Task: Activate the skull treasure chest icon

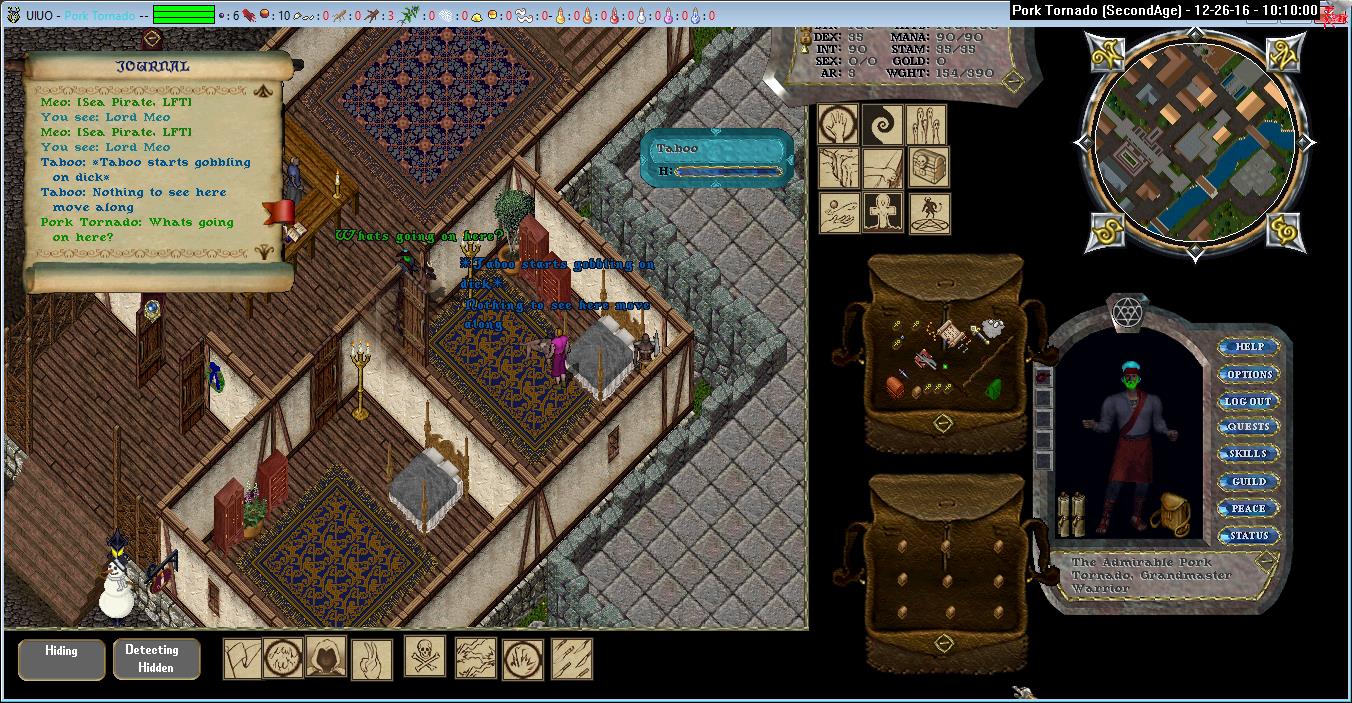Action: (x=928, y=168)
